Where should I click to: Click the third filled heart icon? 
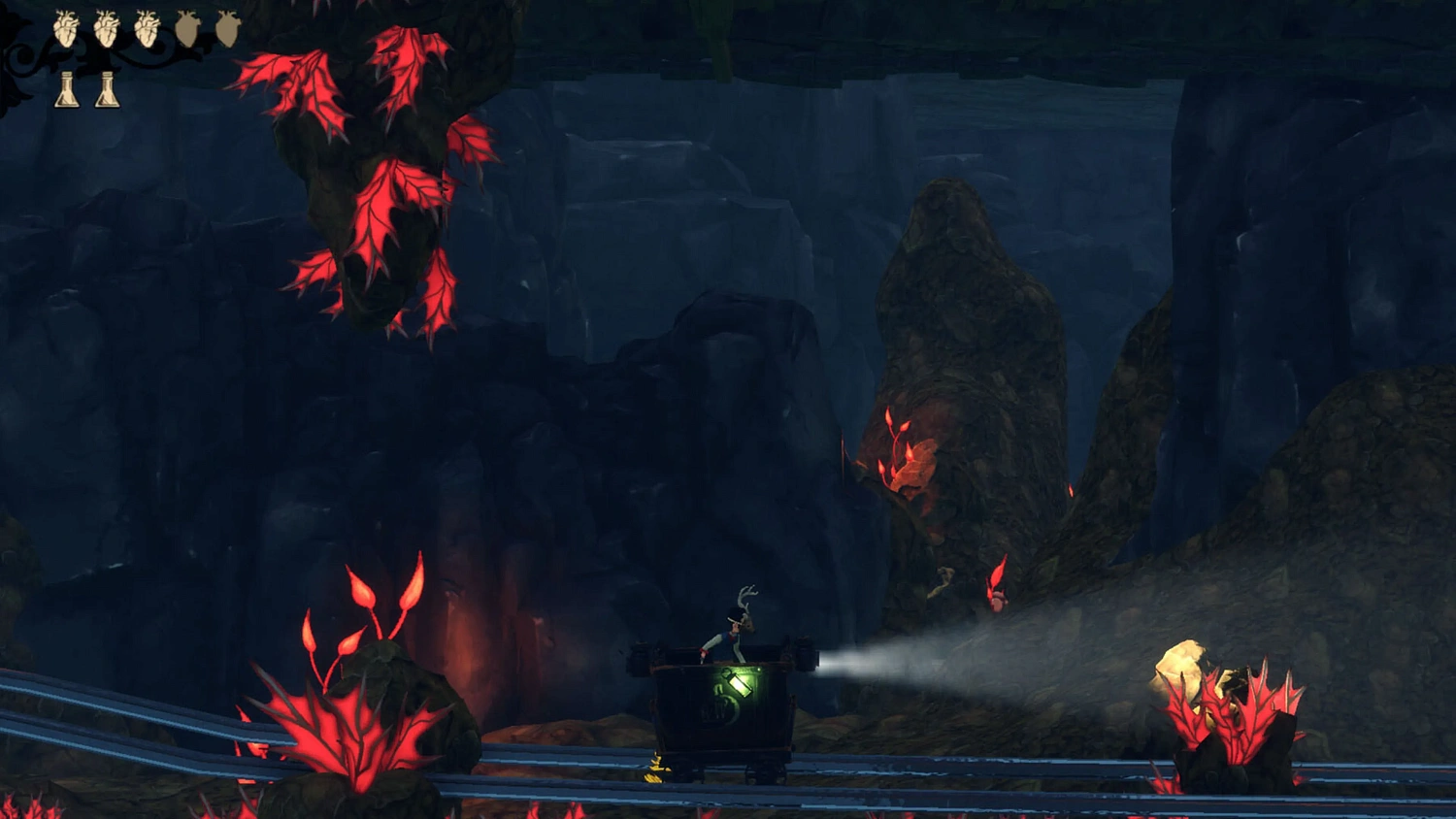pyautogui.click(x=147, y=29)
